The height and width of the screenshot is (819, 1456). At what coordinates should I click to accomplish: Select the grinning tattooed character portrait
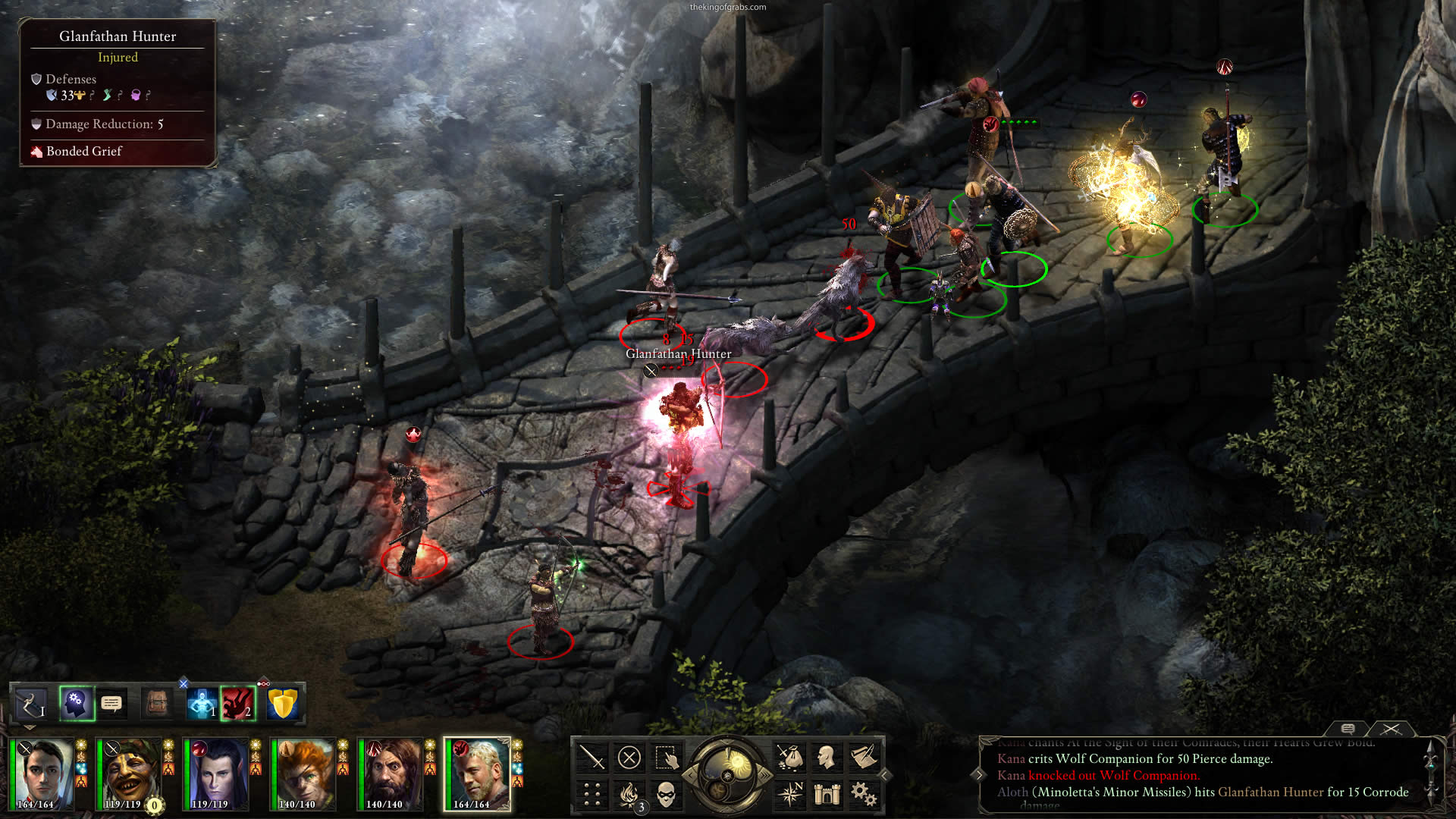(x=127, y=773)
